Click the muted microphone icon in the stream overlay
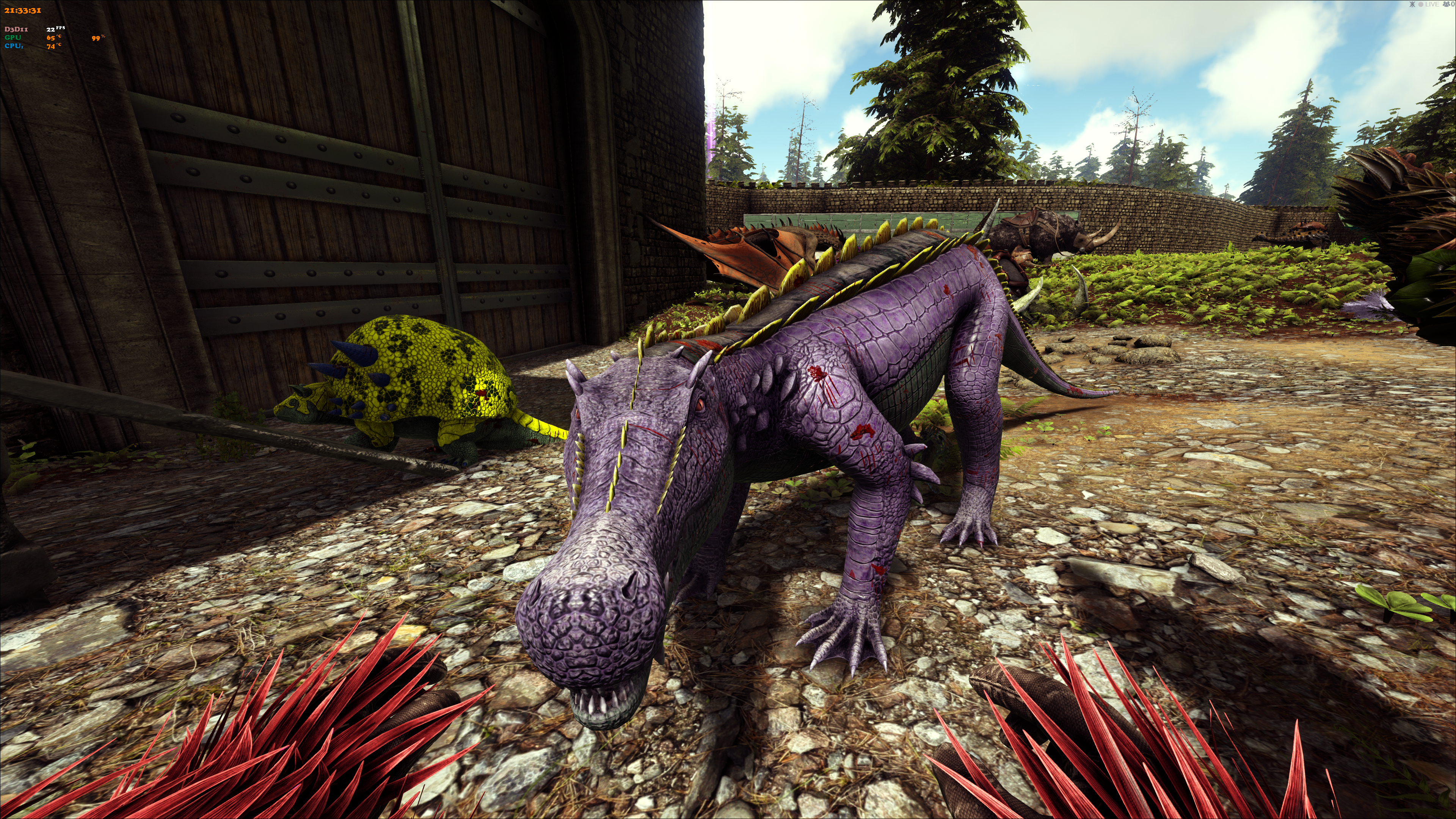Viewport: 1456px width, 819px height. coord(1412,5)
